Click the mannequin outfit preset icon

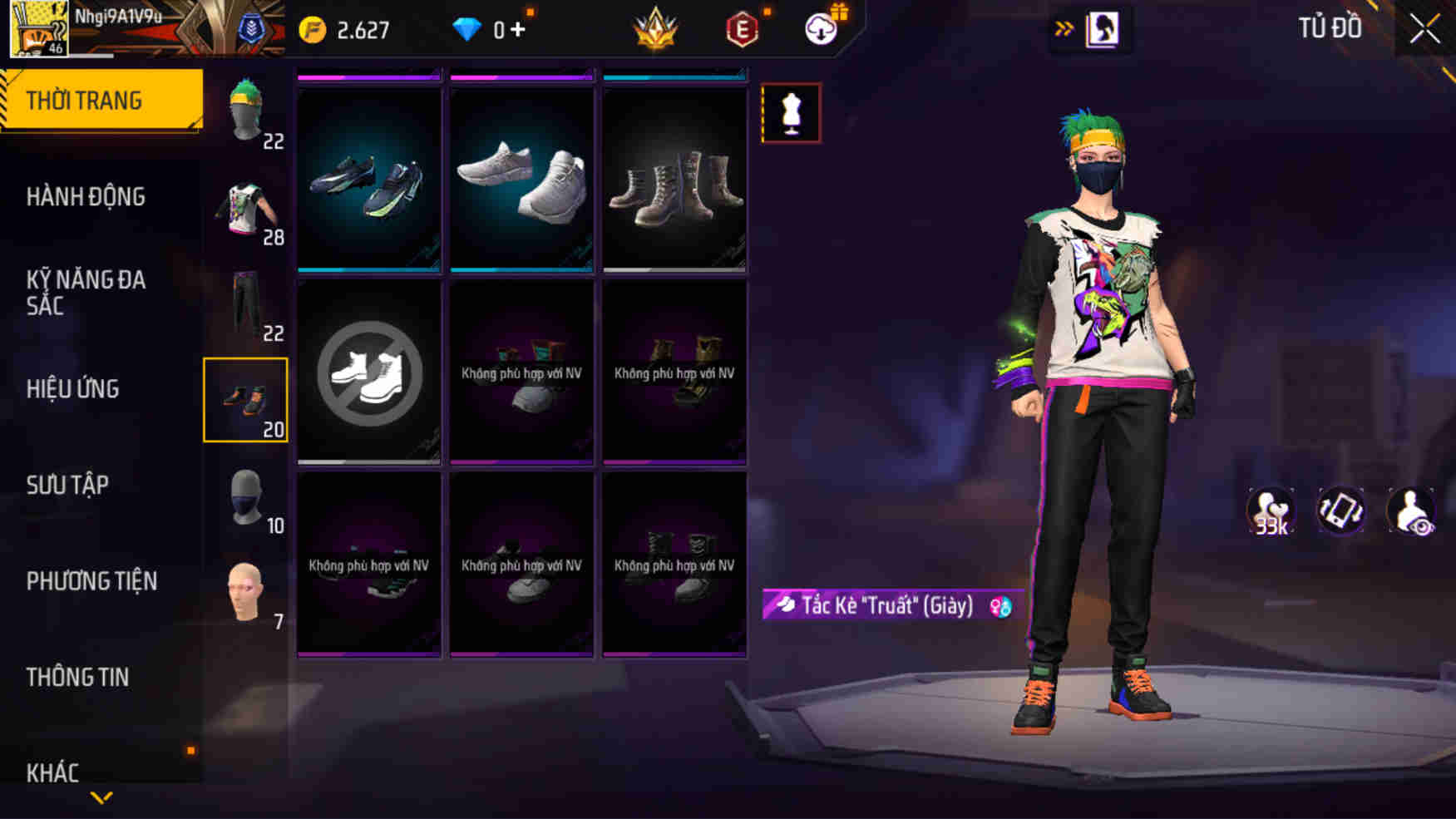792,114
